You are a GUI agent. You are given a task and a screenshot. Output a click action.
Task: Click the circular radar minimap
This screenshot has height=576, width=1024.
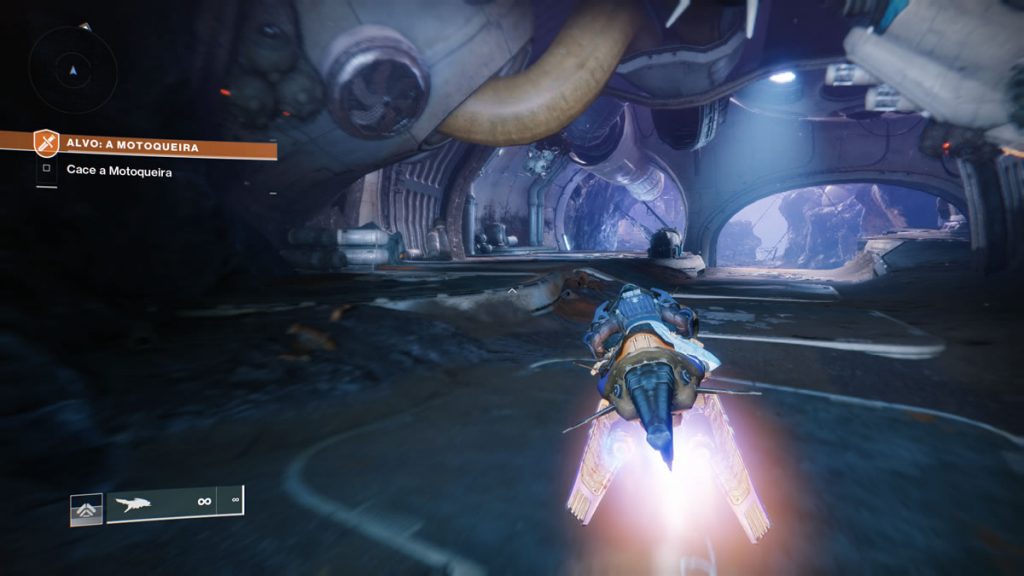point(72,69)
